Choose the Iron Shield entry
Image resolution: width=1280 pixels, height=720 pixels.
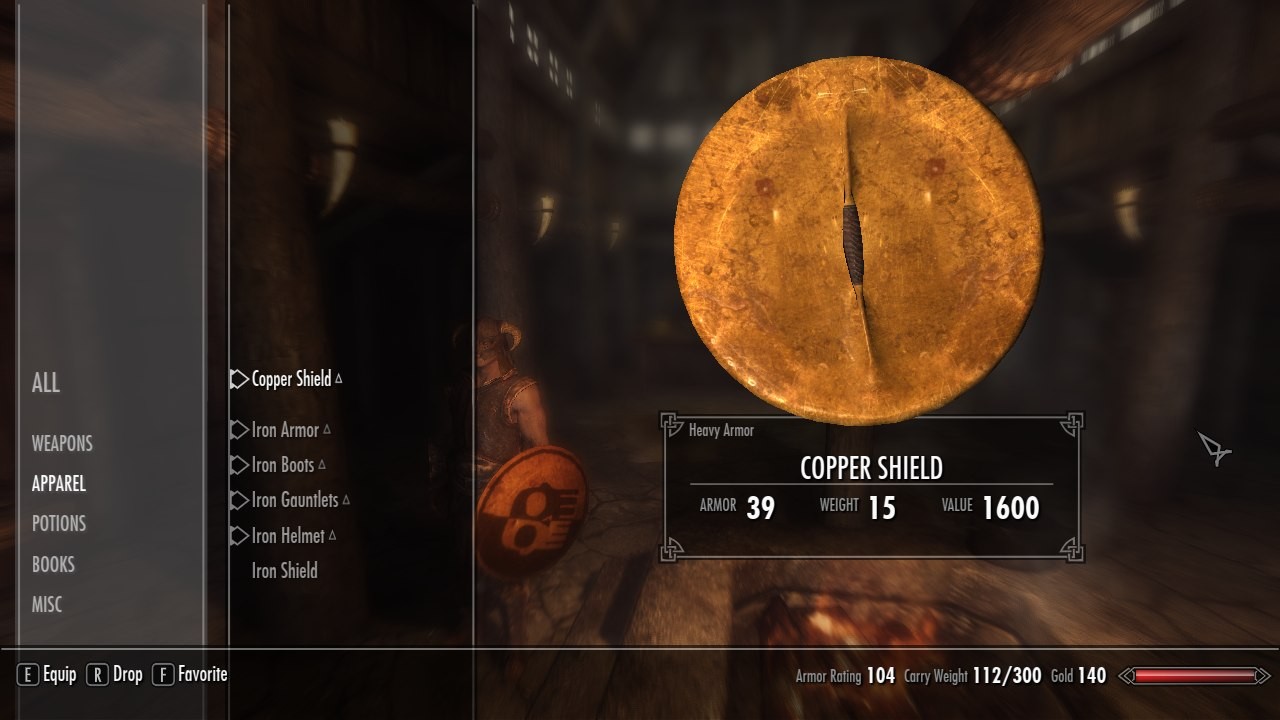[x=285, y=571]
